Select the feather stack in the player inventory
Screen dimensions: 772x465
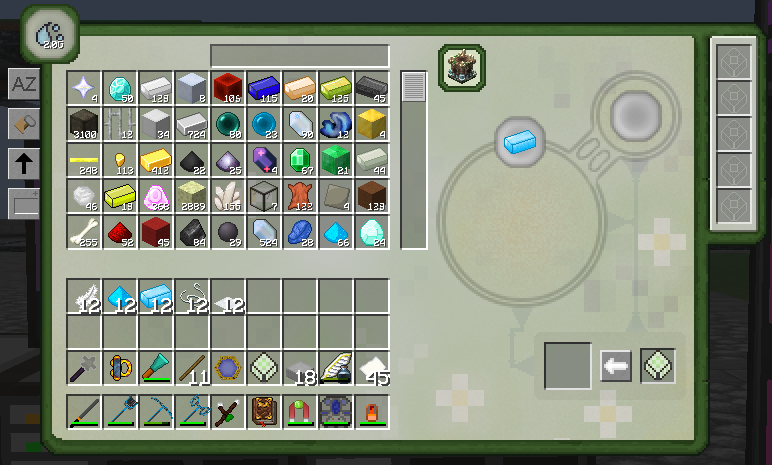point(84,296)
